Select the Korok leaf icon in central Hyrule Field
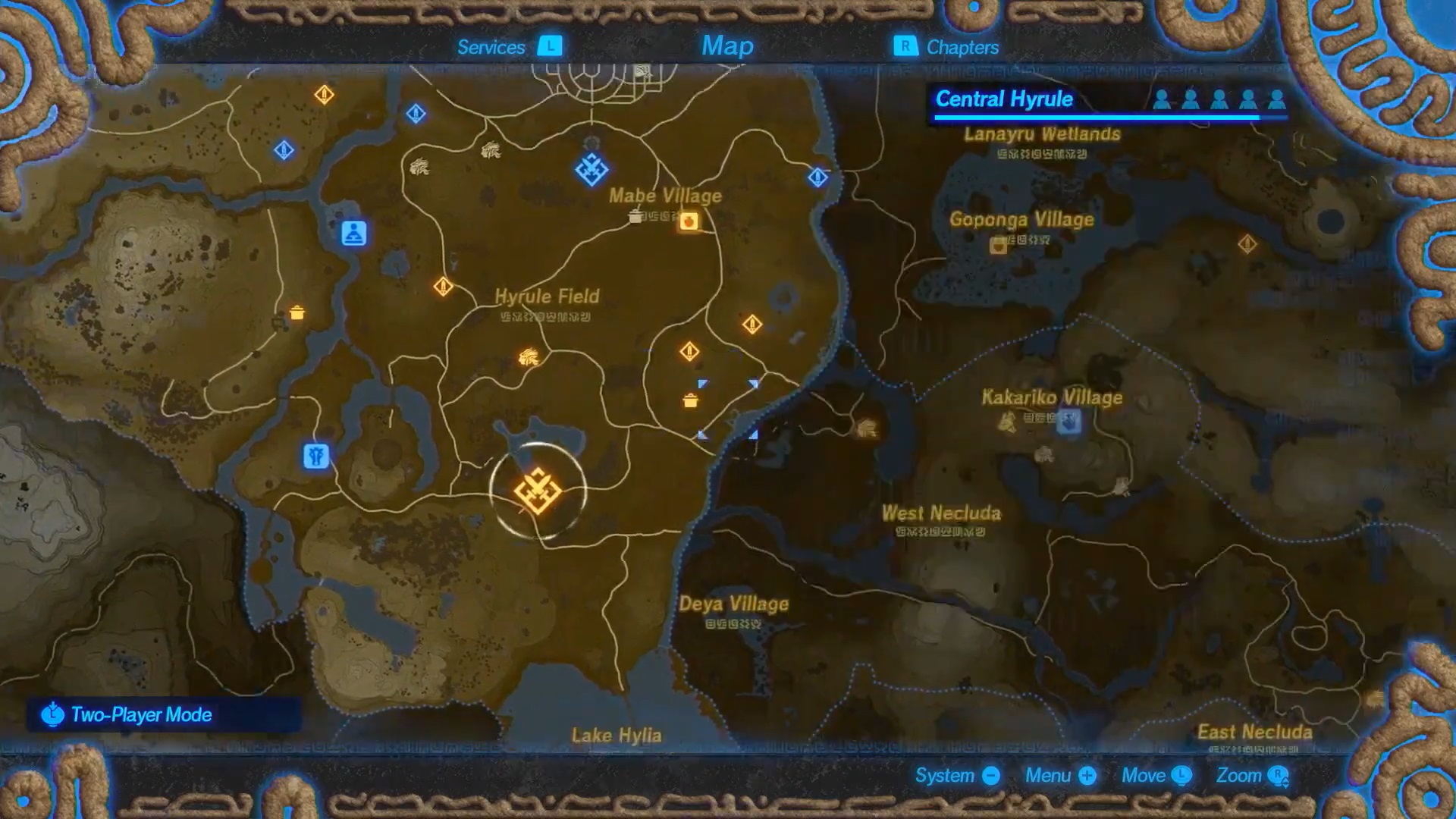1456x819 pixels. [x=528, y=357]
